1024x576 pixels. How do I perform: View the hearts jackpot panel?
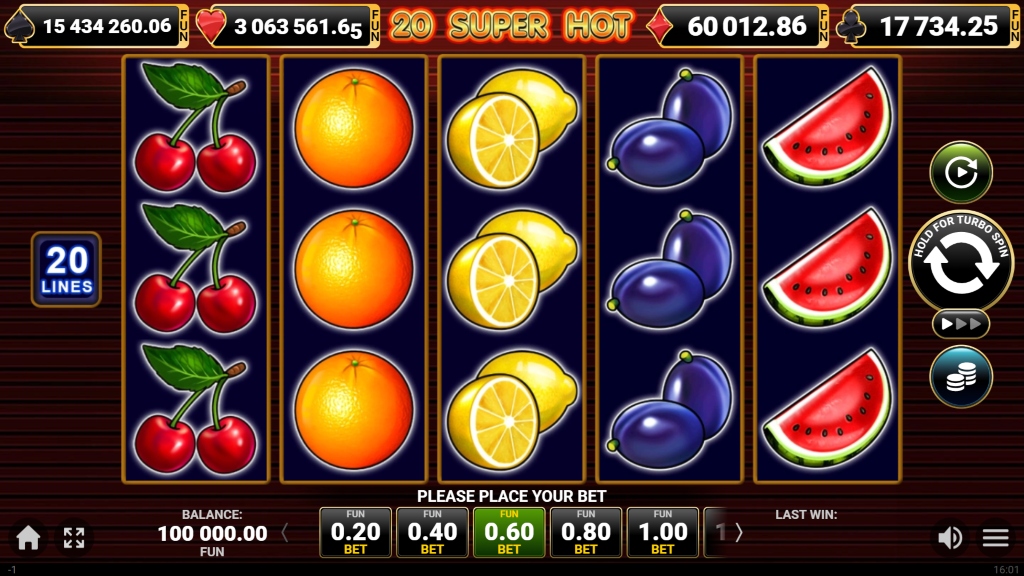click(288, 26)
